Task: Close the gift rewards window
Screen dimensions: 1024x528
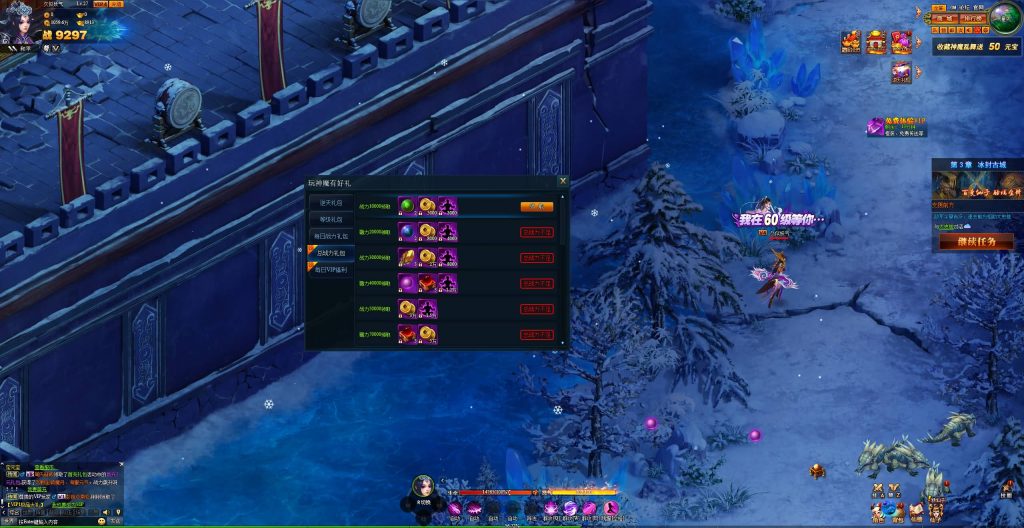Action: (562, 181)
